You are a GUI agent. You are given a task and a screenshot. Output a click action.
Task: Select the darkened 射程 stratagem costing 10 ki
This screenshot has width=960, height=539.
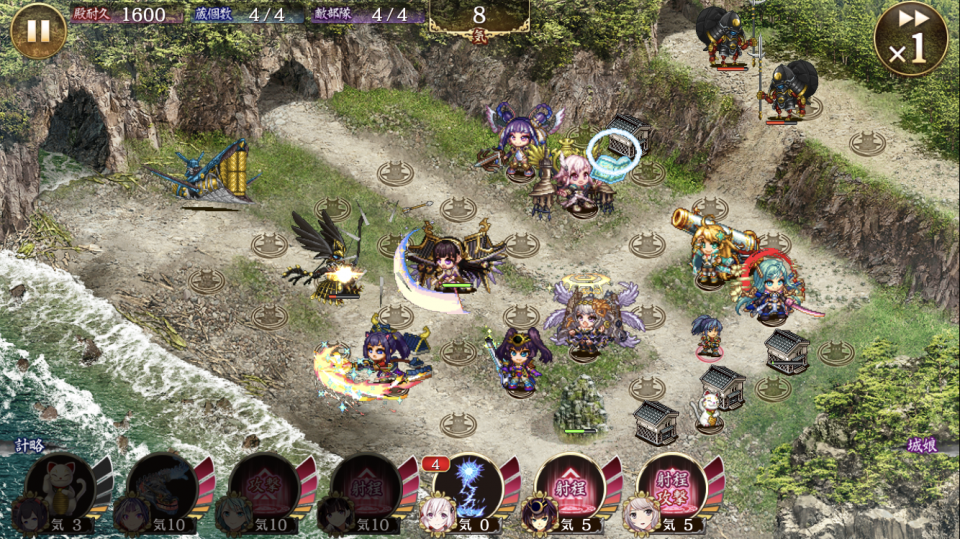(366, 485)
